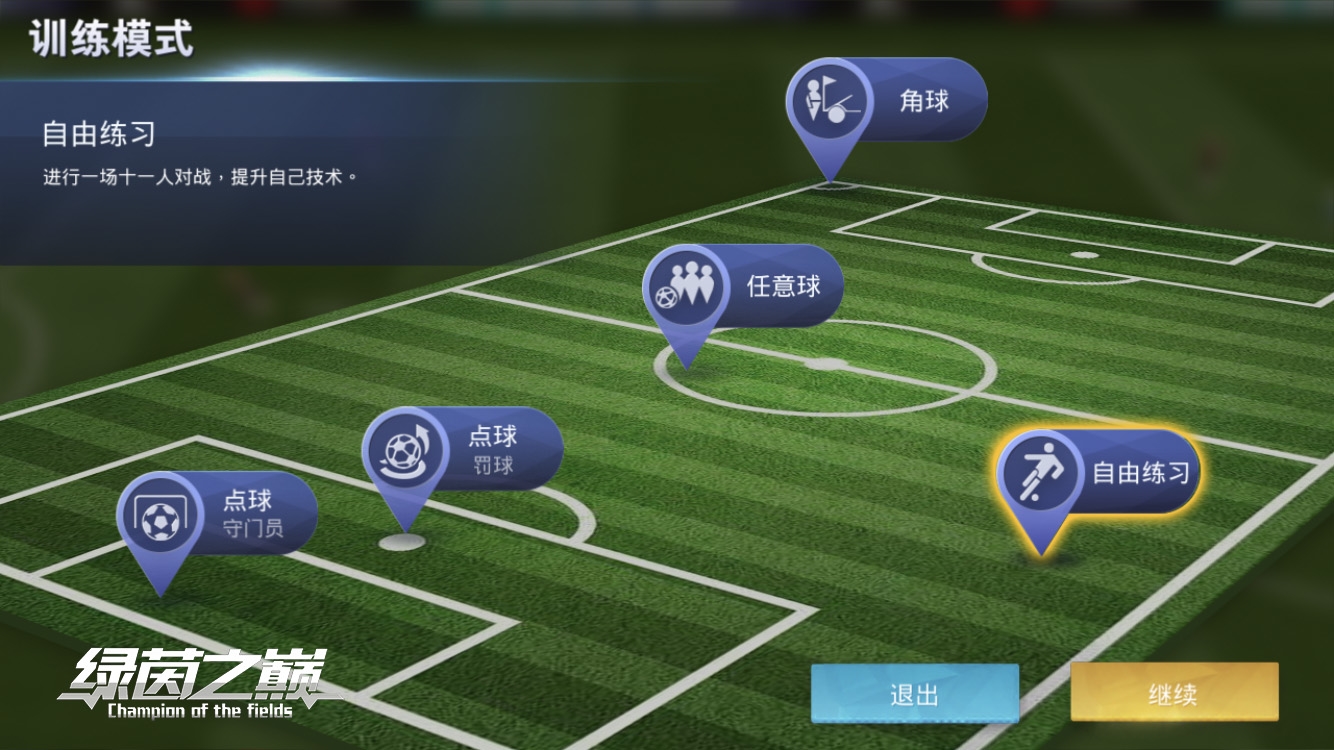Pick the 点球 守门员 goalkeeper training
The width and height of the screenshot is (1334, 750).
click(218, 513)
